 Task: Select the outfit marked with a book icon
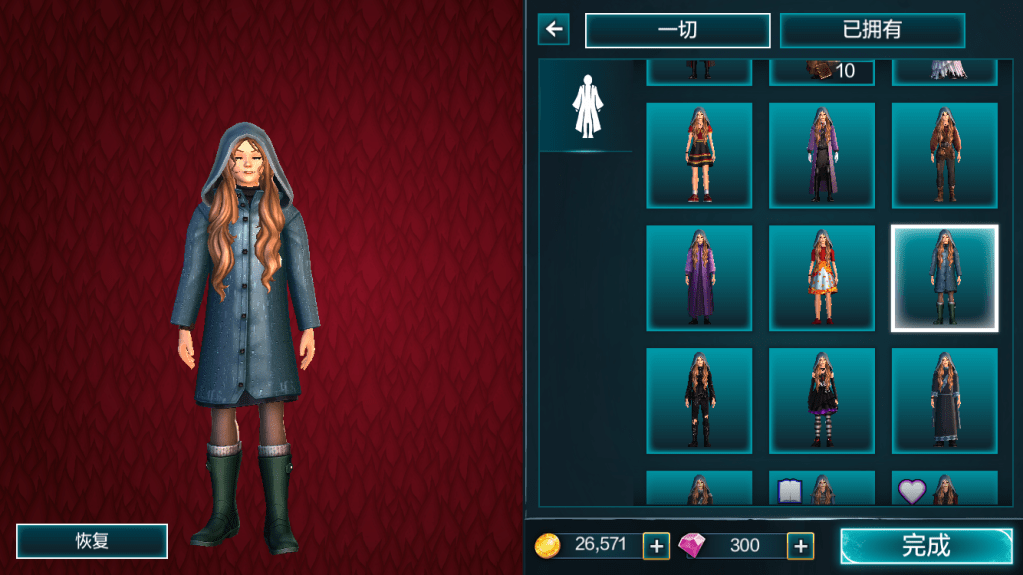821,489
